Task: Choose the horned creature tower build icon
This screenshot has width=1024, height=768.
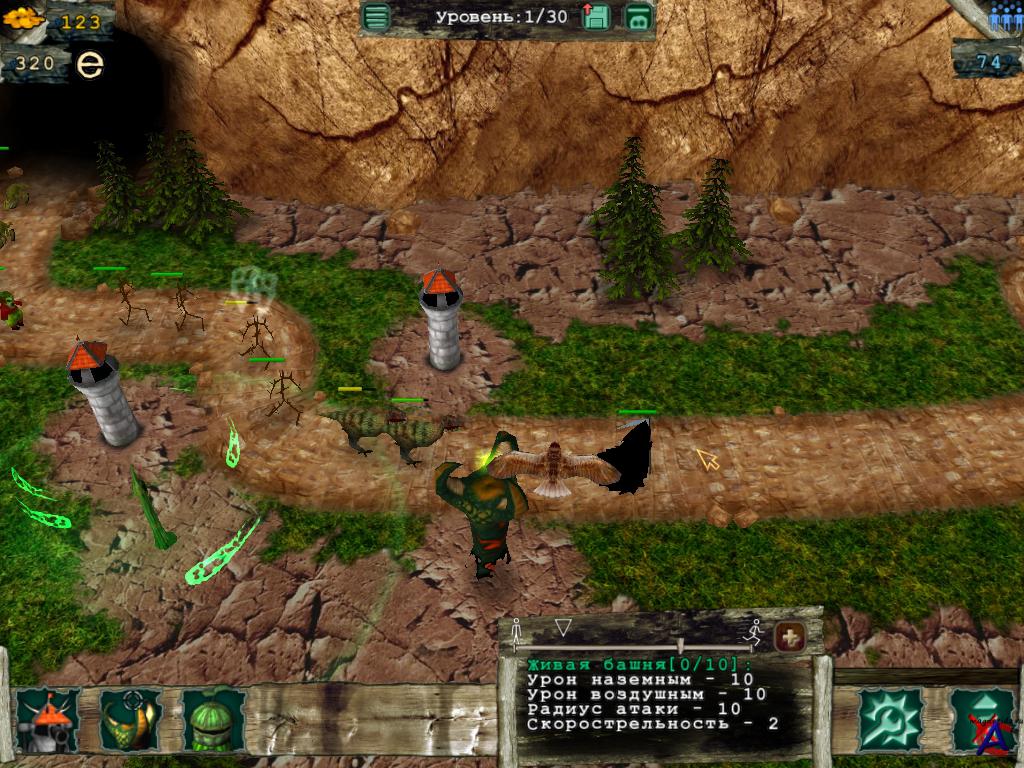Action: pos(131,719)
